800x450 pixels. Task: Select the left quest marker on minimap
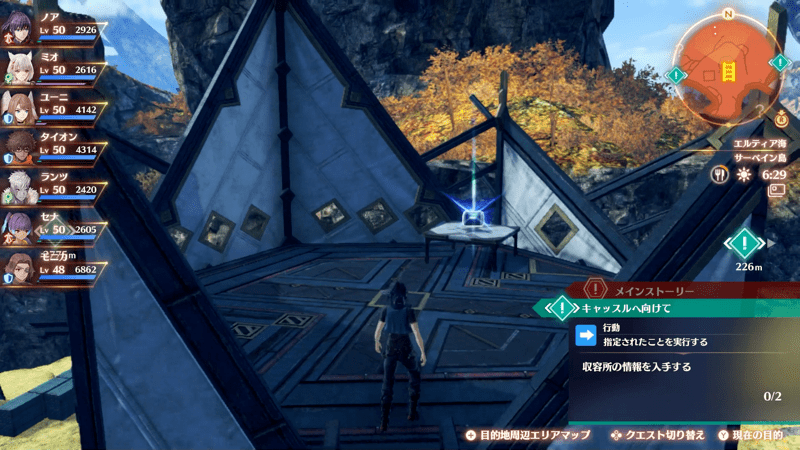677,75
